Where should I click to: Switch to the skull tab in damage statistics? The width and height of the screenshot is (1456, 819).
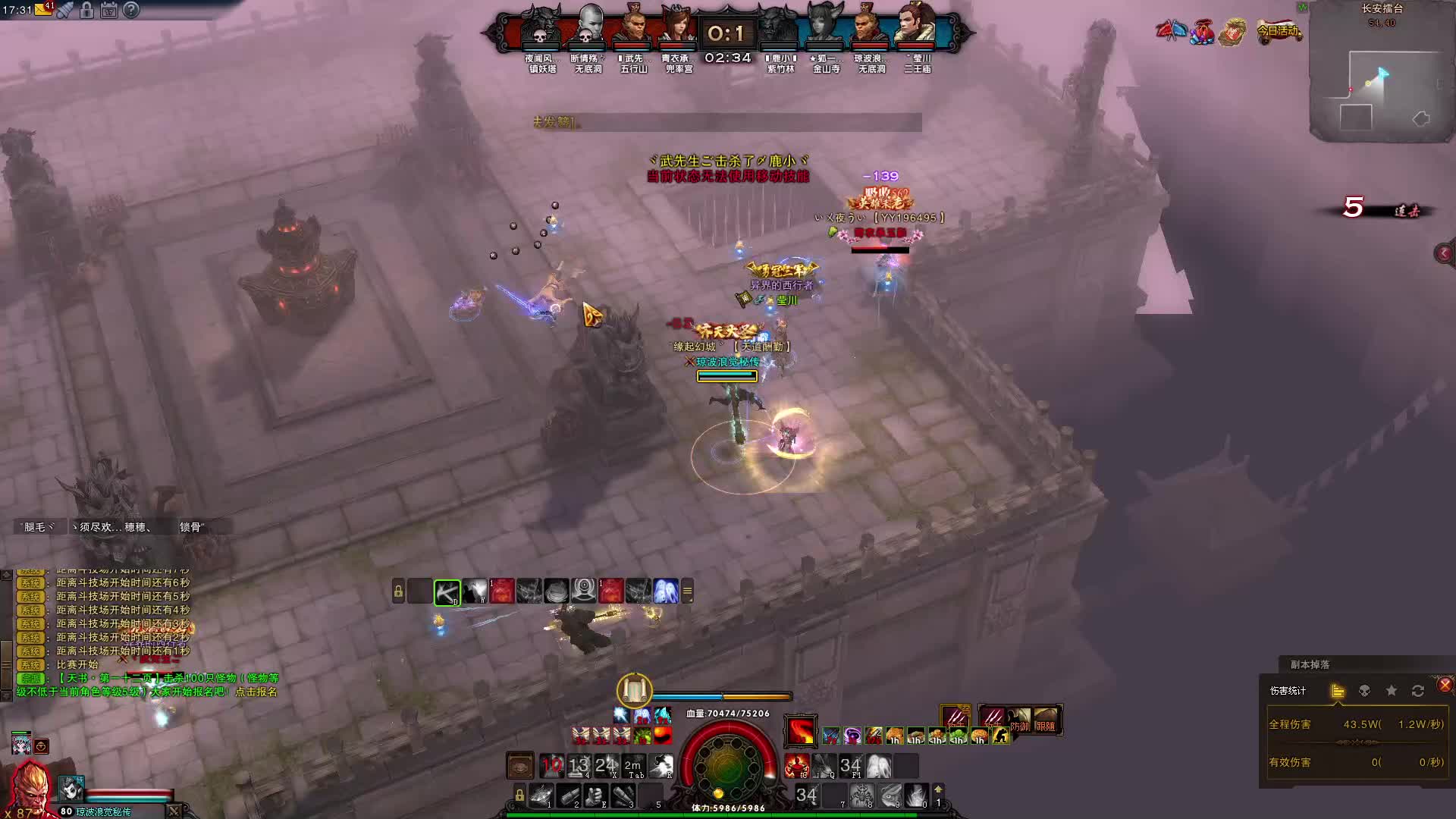point(1364,691)
